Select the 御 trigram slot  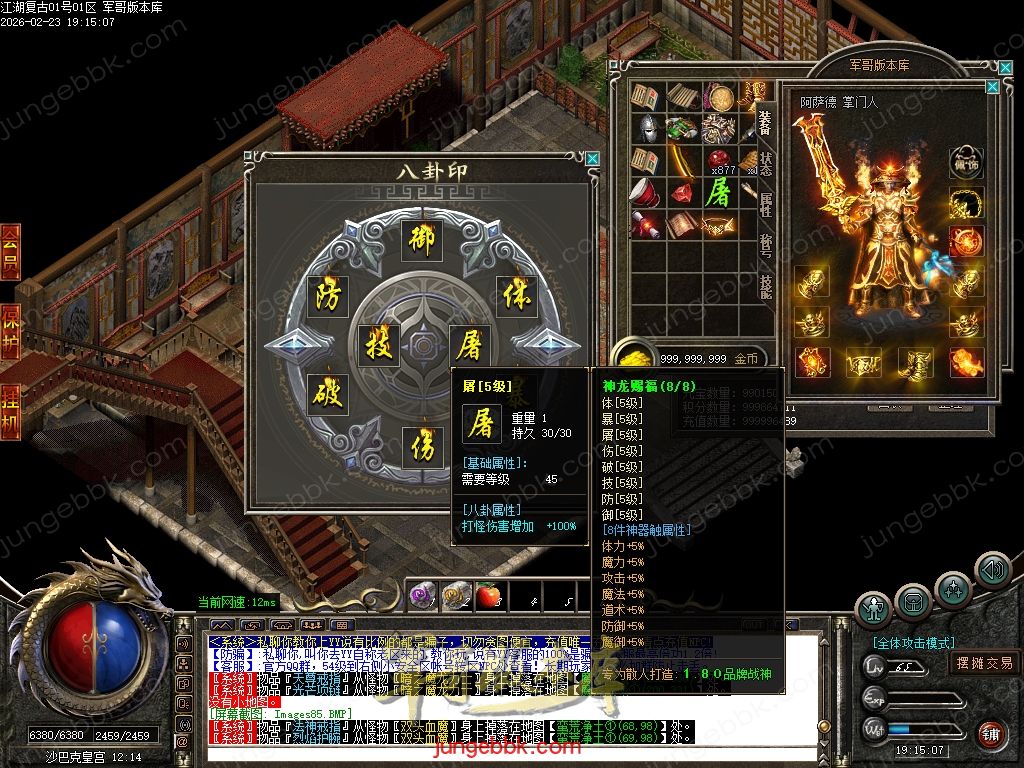point(422,239)
